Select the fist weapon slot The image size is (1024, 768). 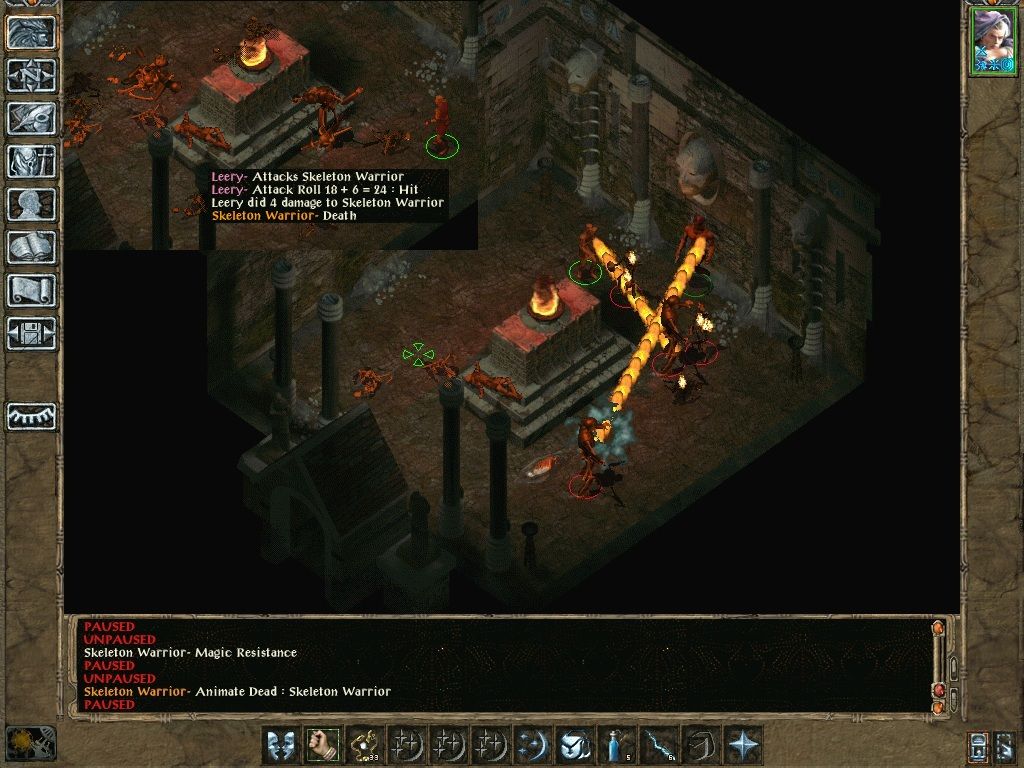tap(322, 745)
